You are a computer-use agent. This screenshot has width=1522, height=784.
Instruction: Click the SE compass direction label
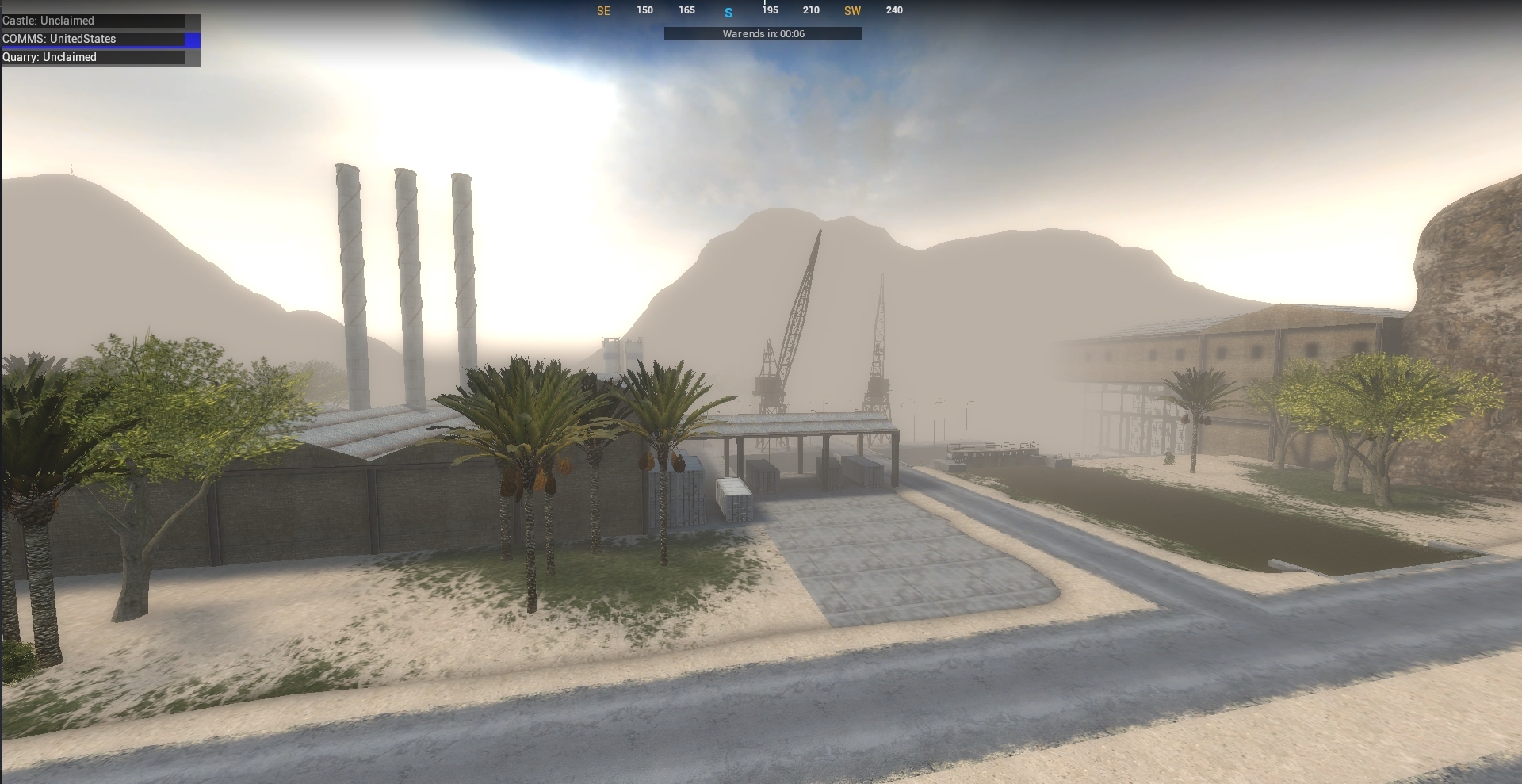click(604, 11)
